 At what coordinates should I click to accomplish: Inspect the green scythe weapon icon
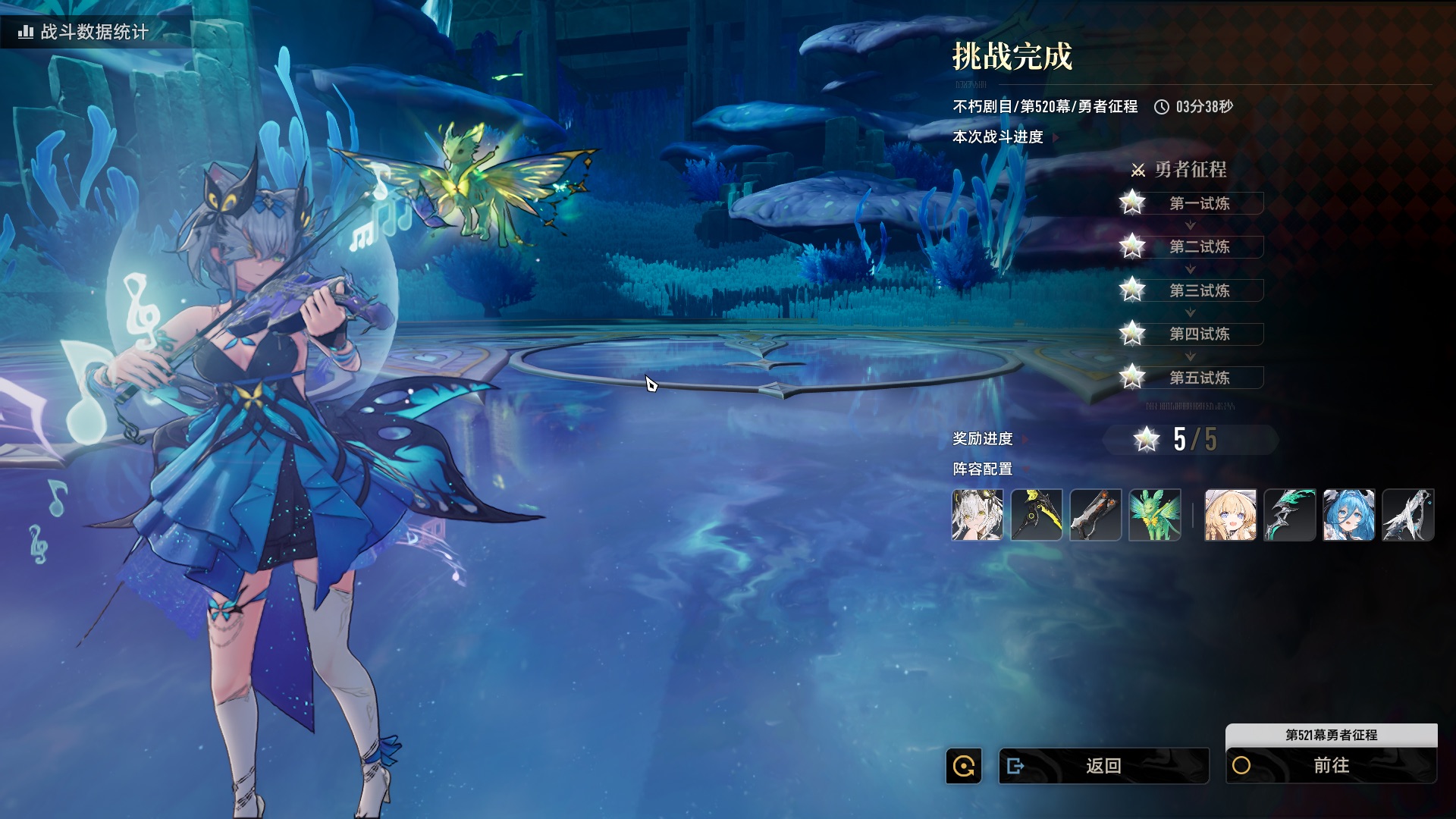tap(1289, 515)
